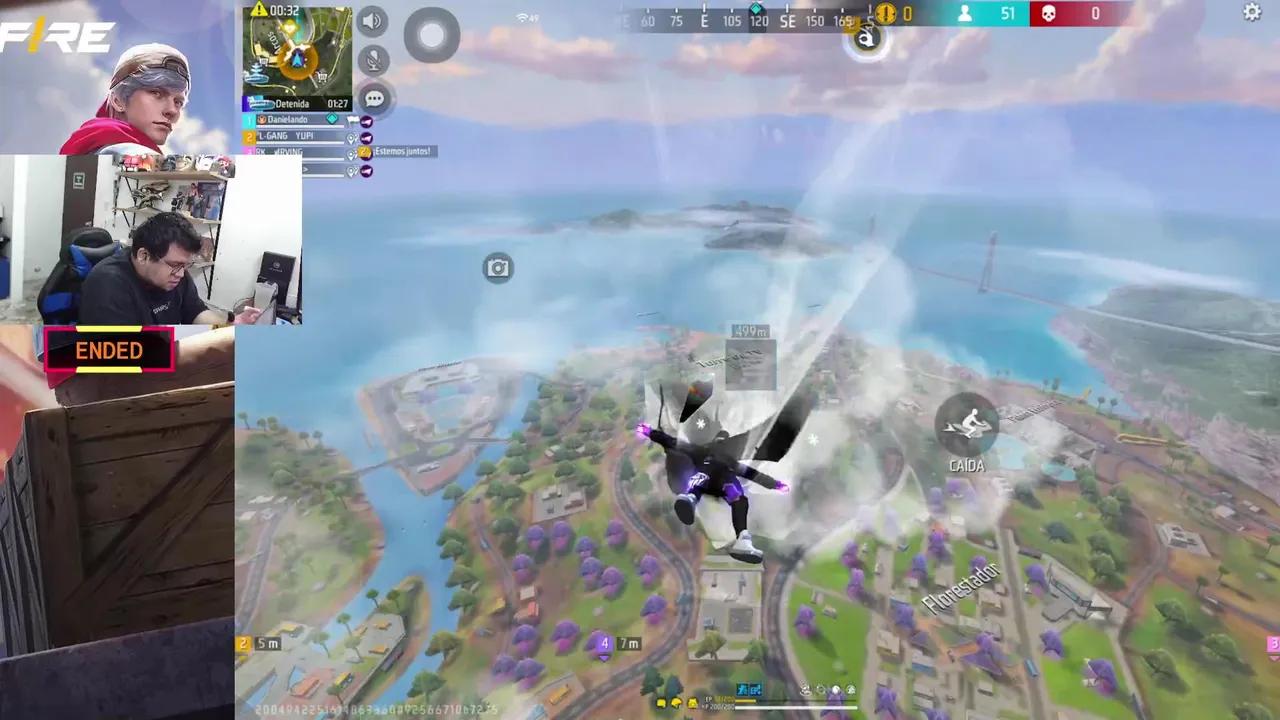Screen dimensions: 1280x720
Task: Toggle your microphone on or off
Action: [x=372, y=59]
